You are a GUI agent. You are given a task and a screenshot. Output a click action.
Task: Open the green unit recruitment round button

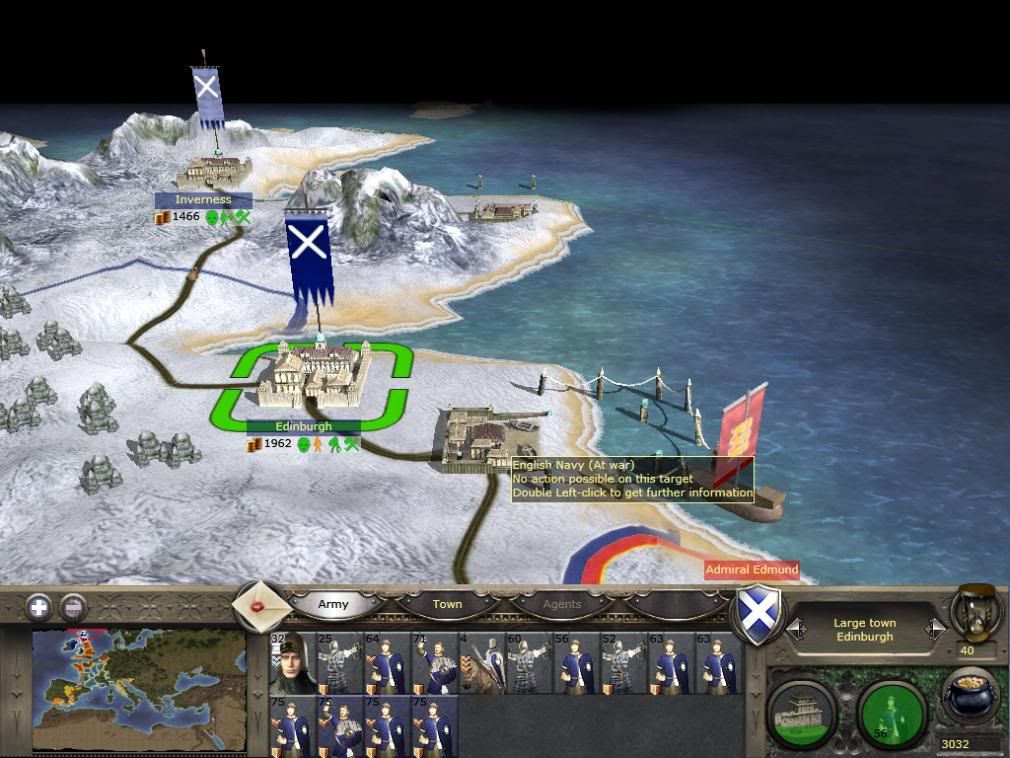[892, 712]
